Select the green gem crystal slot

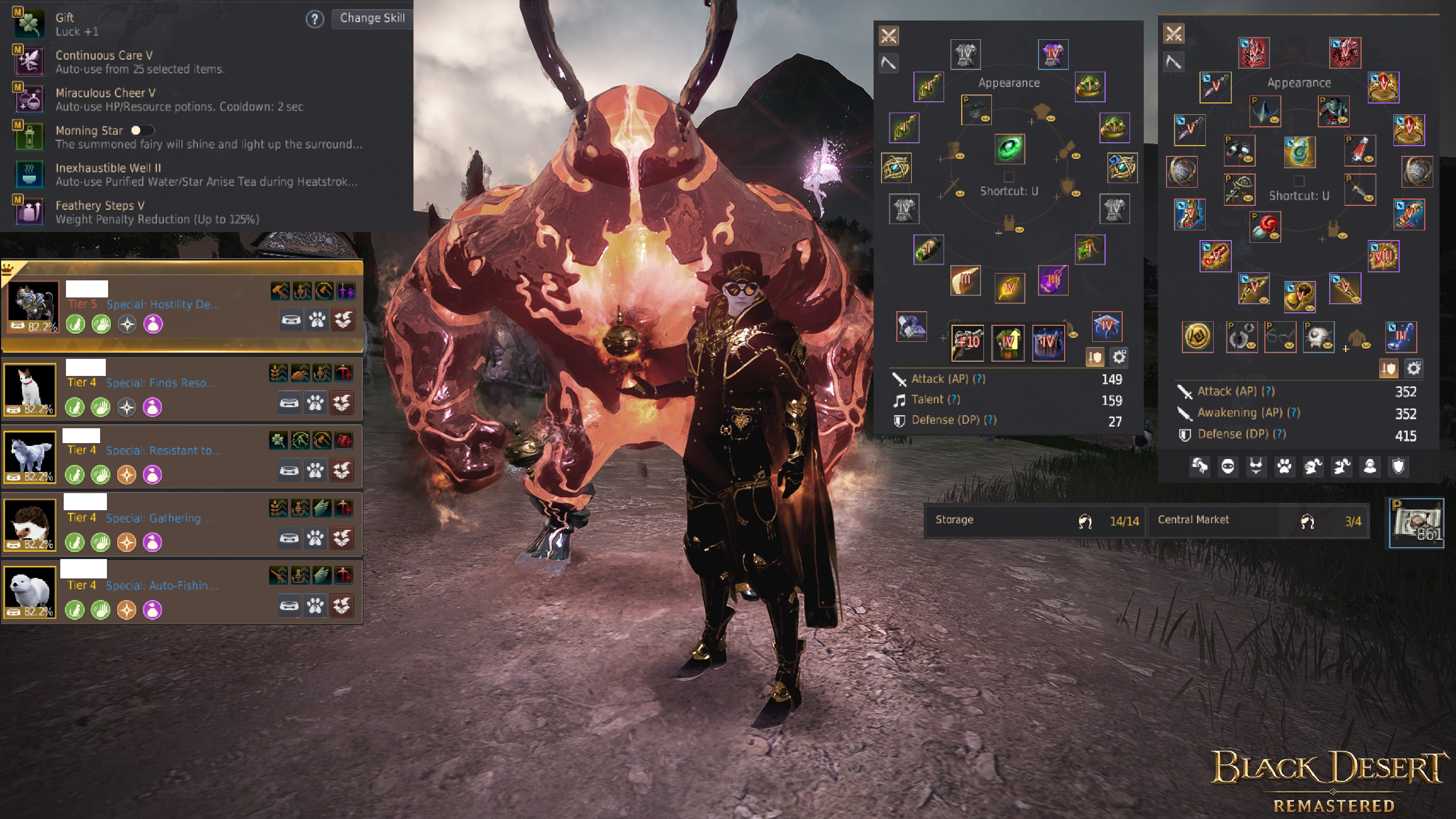click(1010, 149)
